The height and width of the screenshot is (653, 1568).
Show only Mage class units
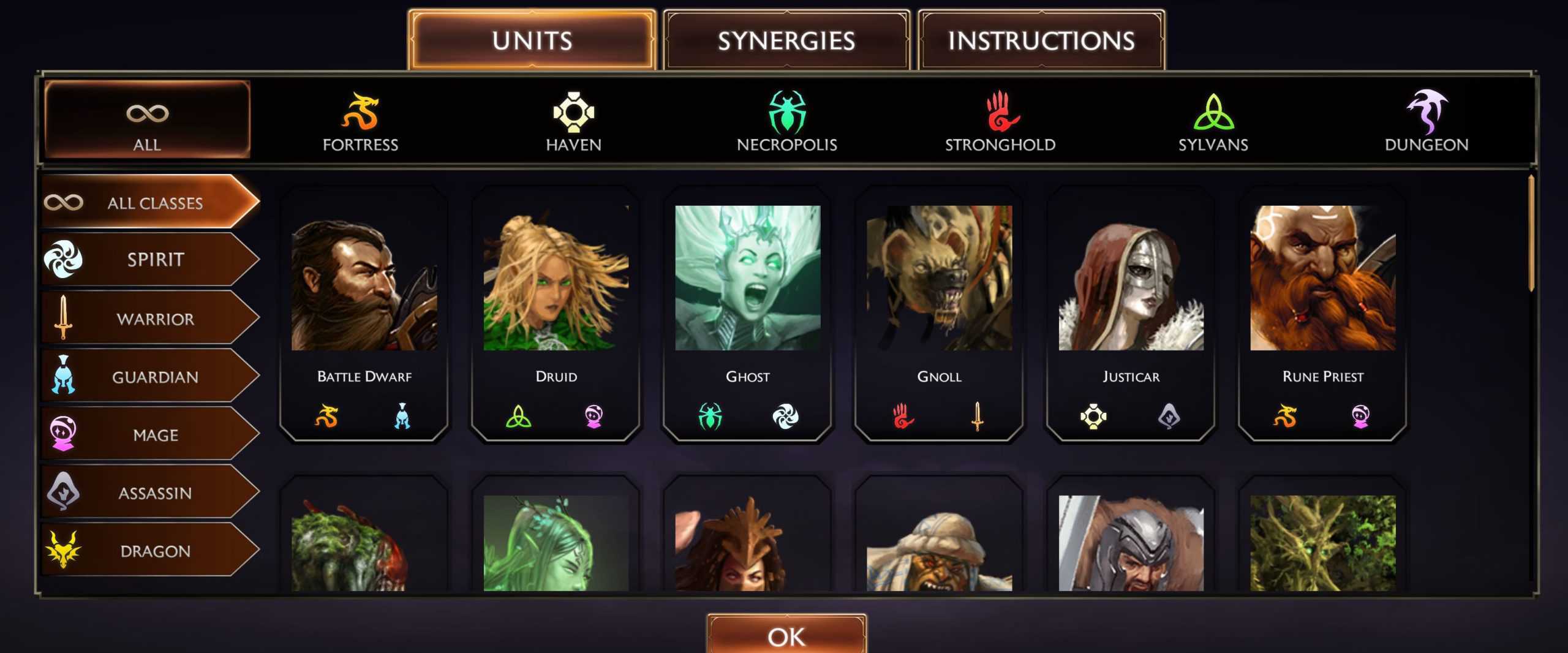coord(150,435)
